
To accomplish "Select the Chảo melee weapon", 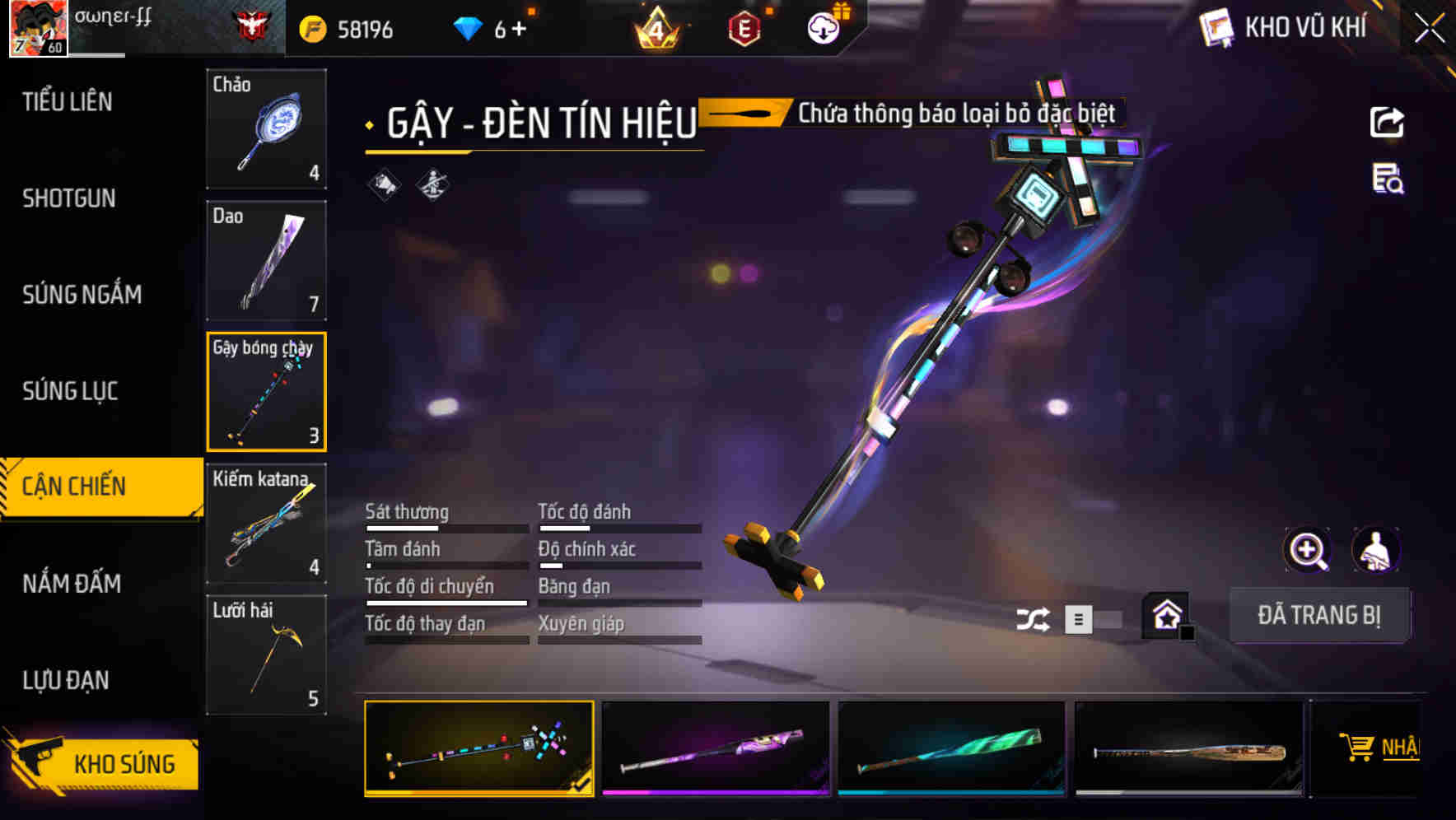I will [x=266, y=129].
